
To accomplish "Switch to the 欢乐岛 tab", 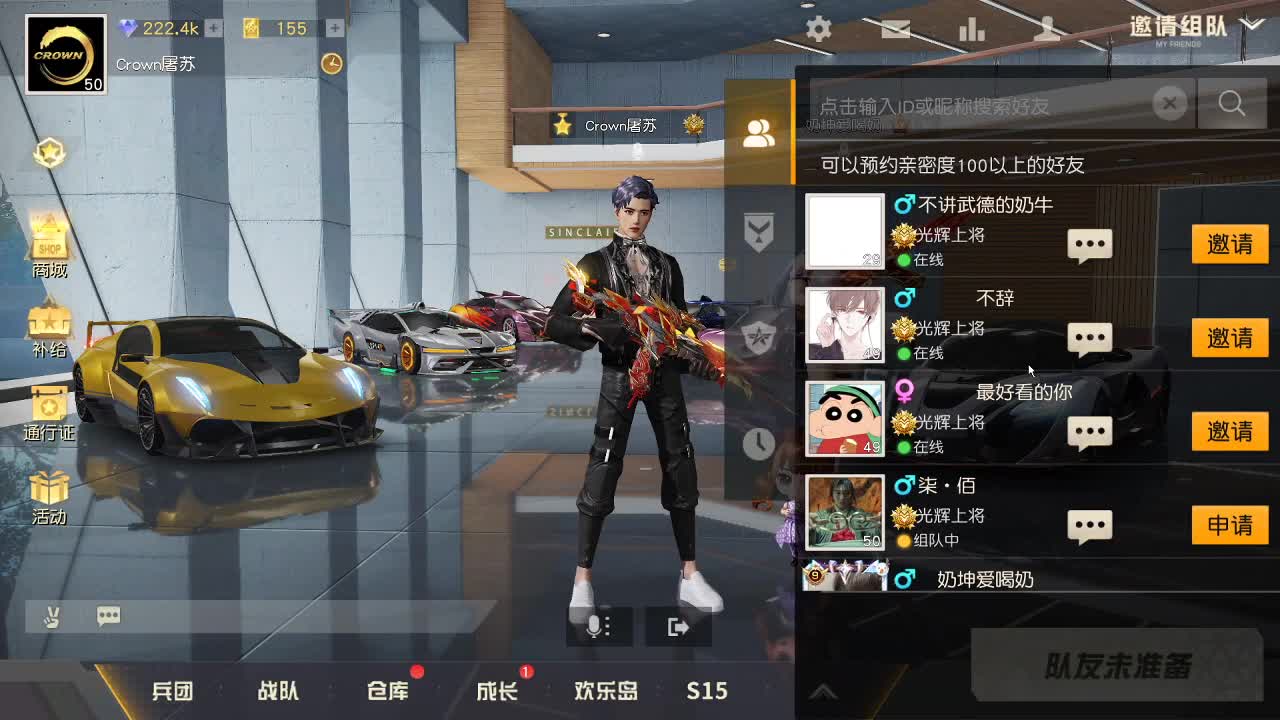I will 605,691.
